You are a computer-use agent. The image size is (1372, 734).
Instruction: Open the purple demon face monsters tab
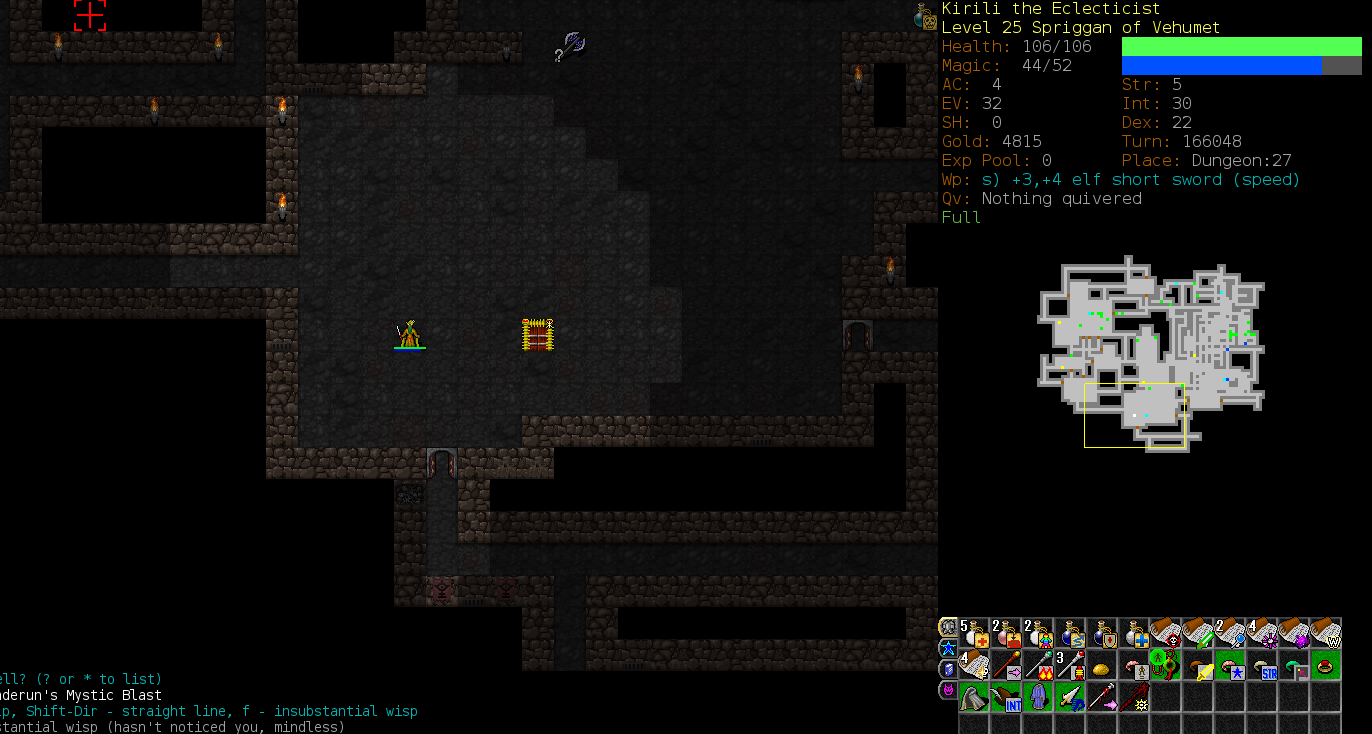click(947, 690)
